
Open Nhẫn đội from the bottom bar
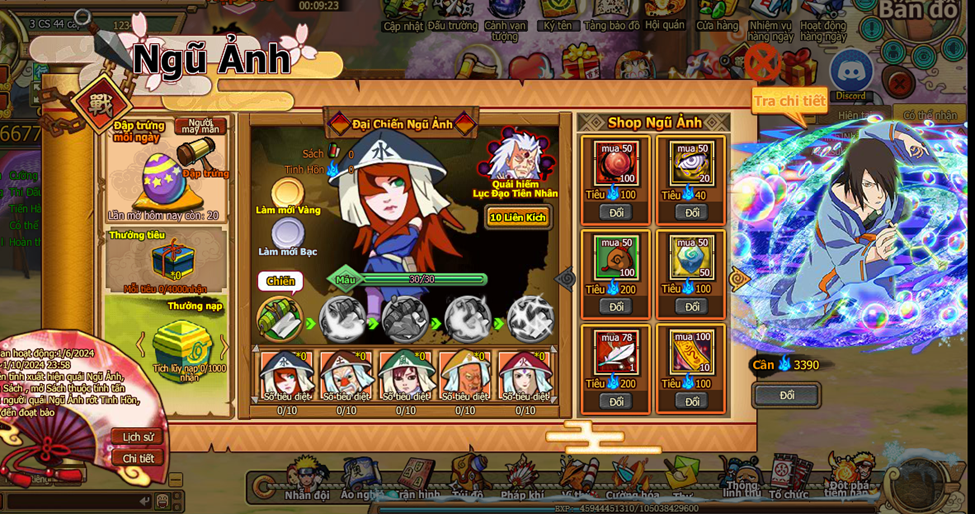point(307,479)
